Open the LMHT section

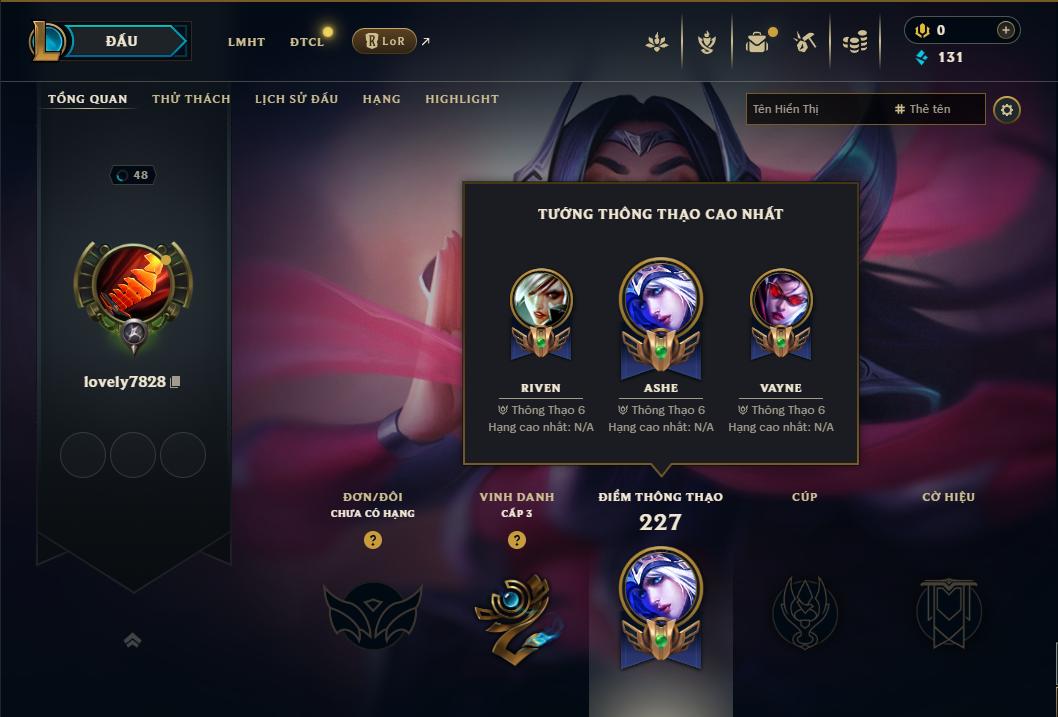point(246,42)
